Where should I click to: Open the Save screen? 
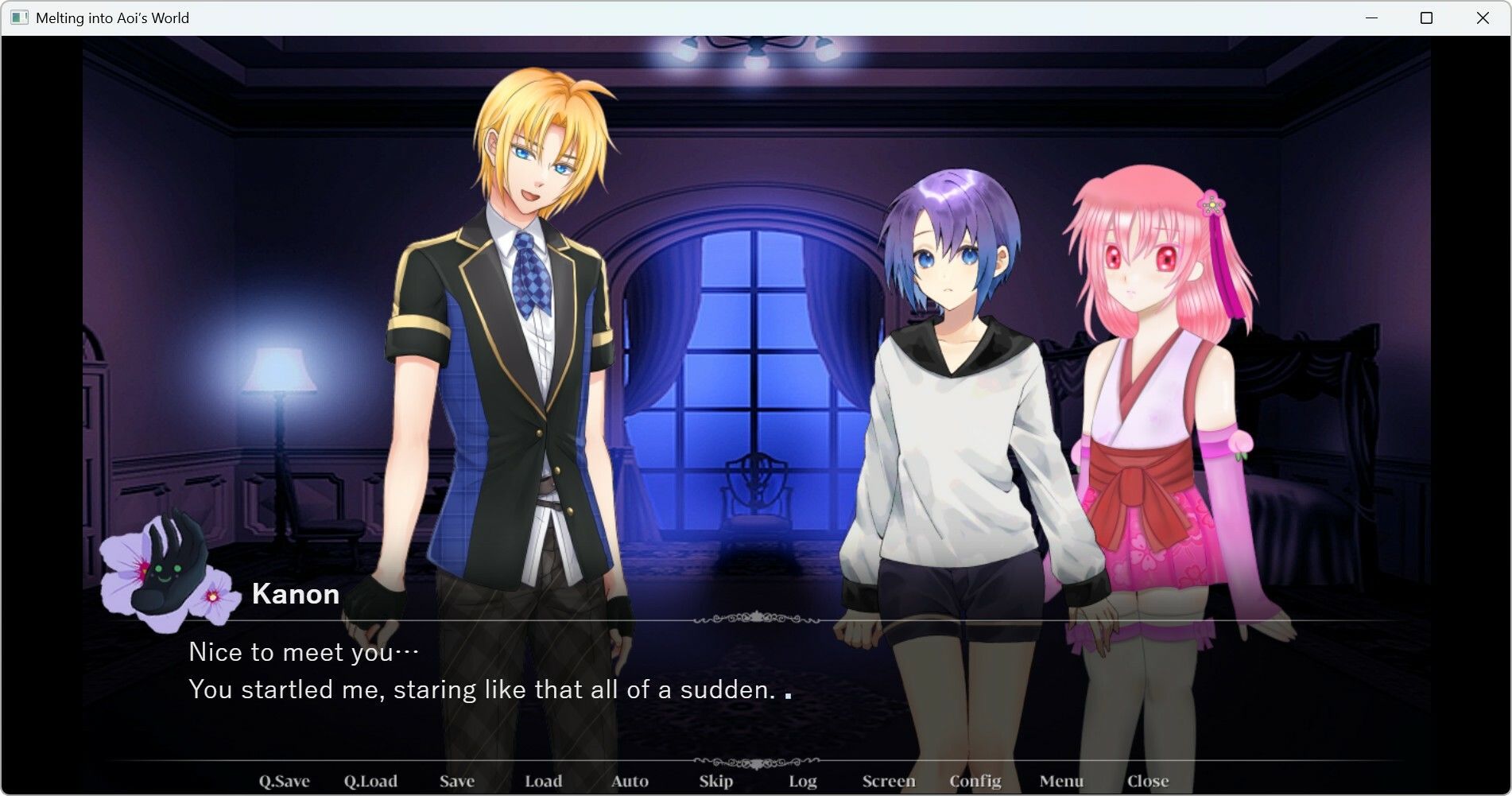tap(456, 780)
